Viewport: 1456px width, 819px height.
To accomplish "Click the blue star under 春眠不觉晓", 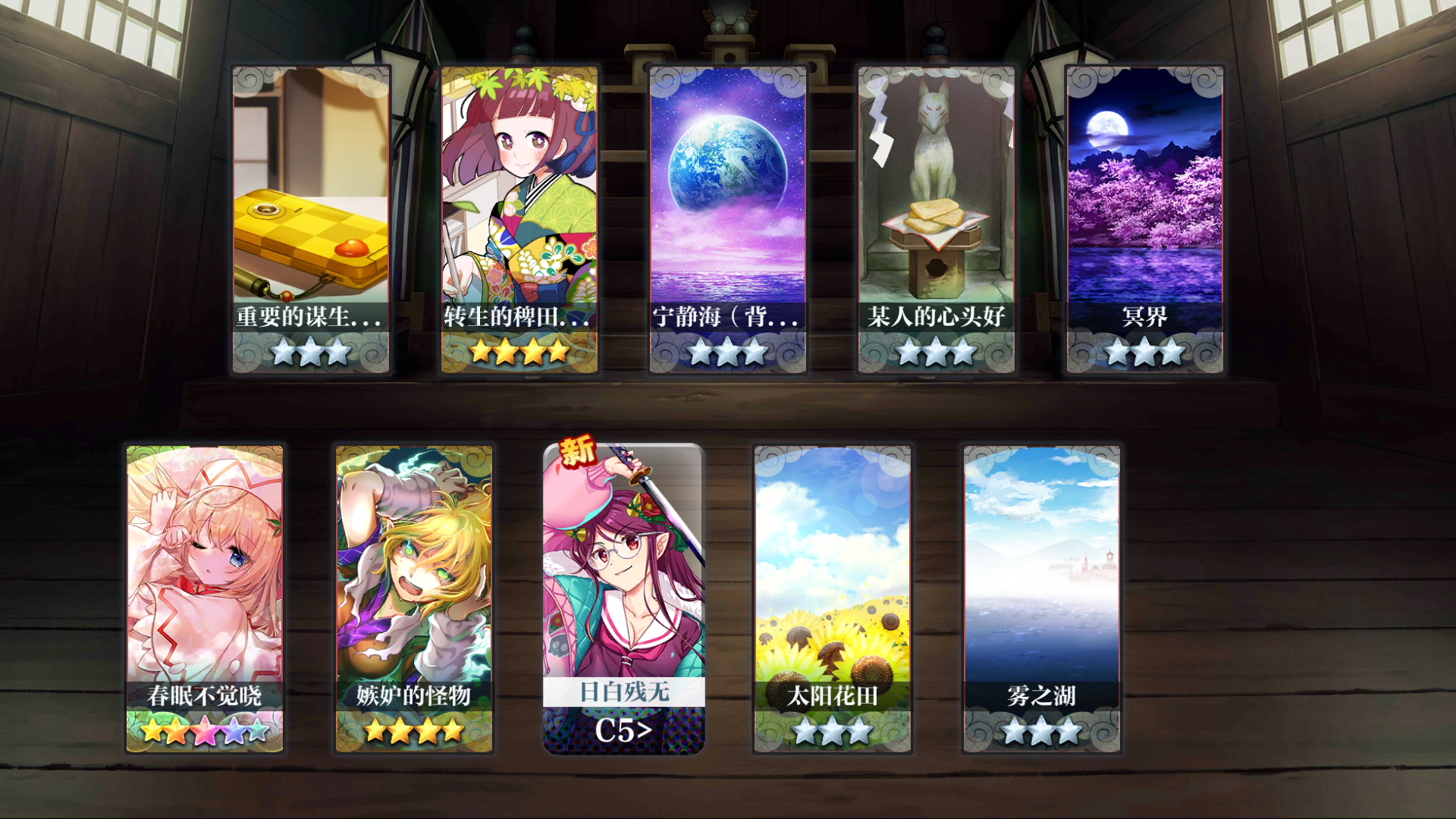I will (234, 732).
